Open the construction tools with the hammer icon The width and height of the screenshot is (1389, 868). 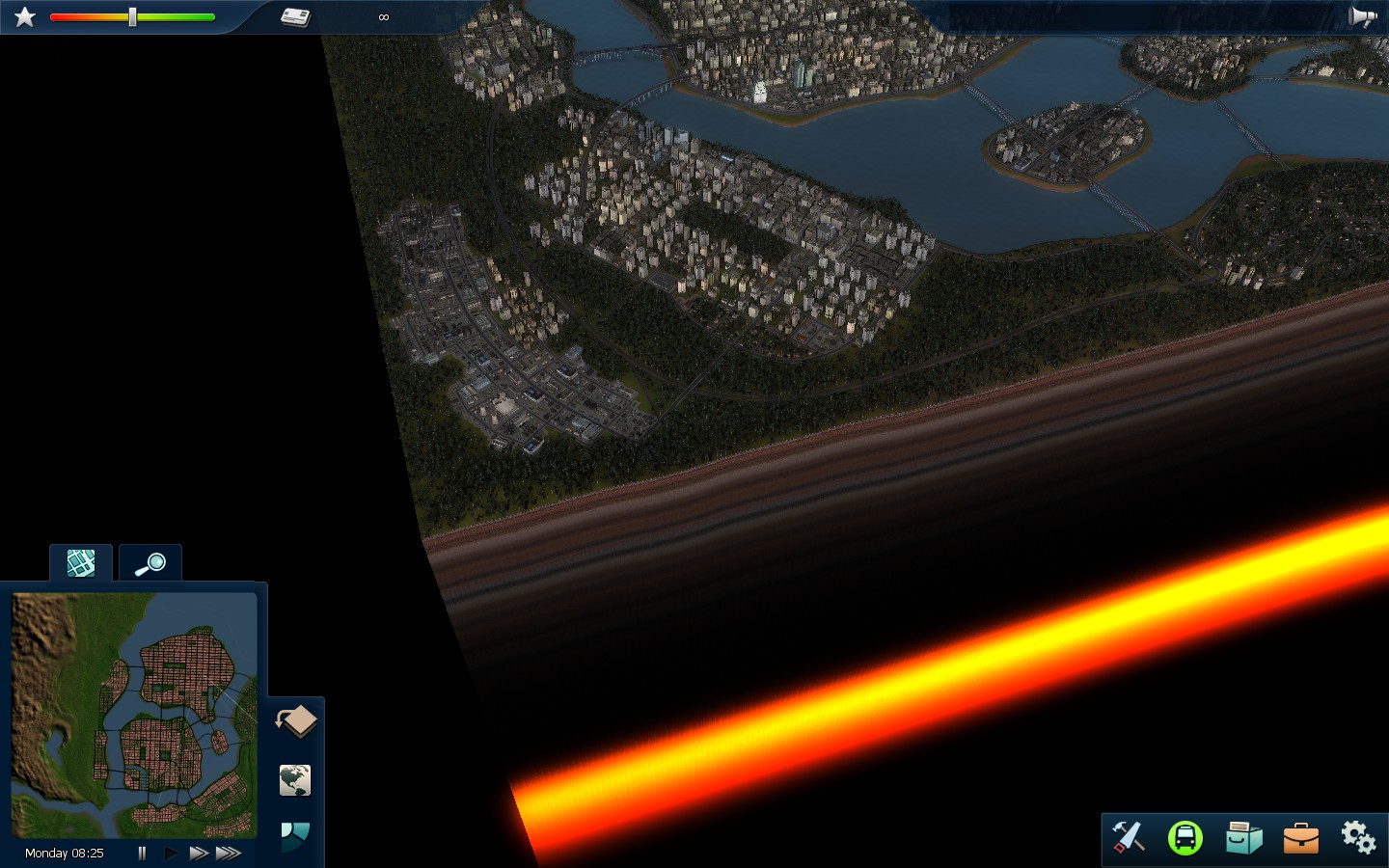pos(1128,837)
